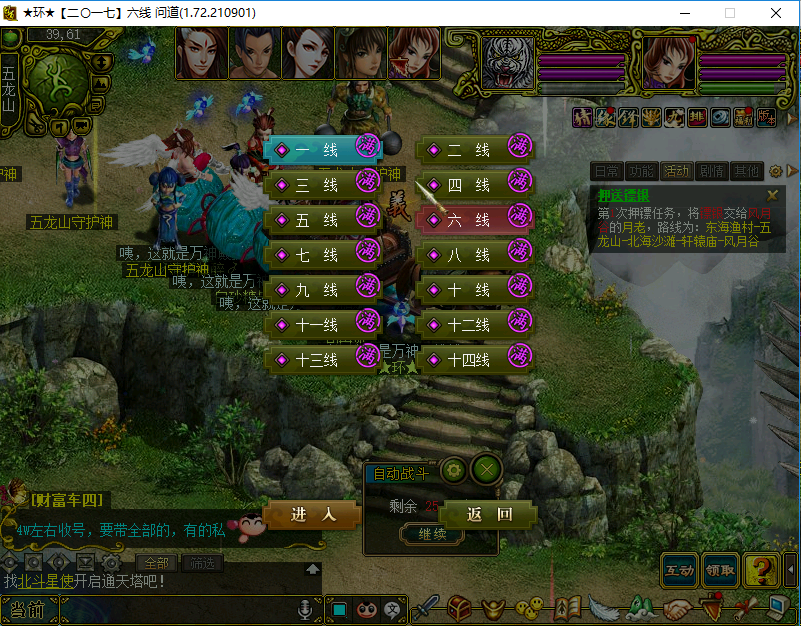
Task: Open the handshake trade icon
Action: tap(676, 608)
